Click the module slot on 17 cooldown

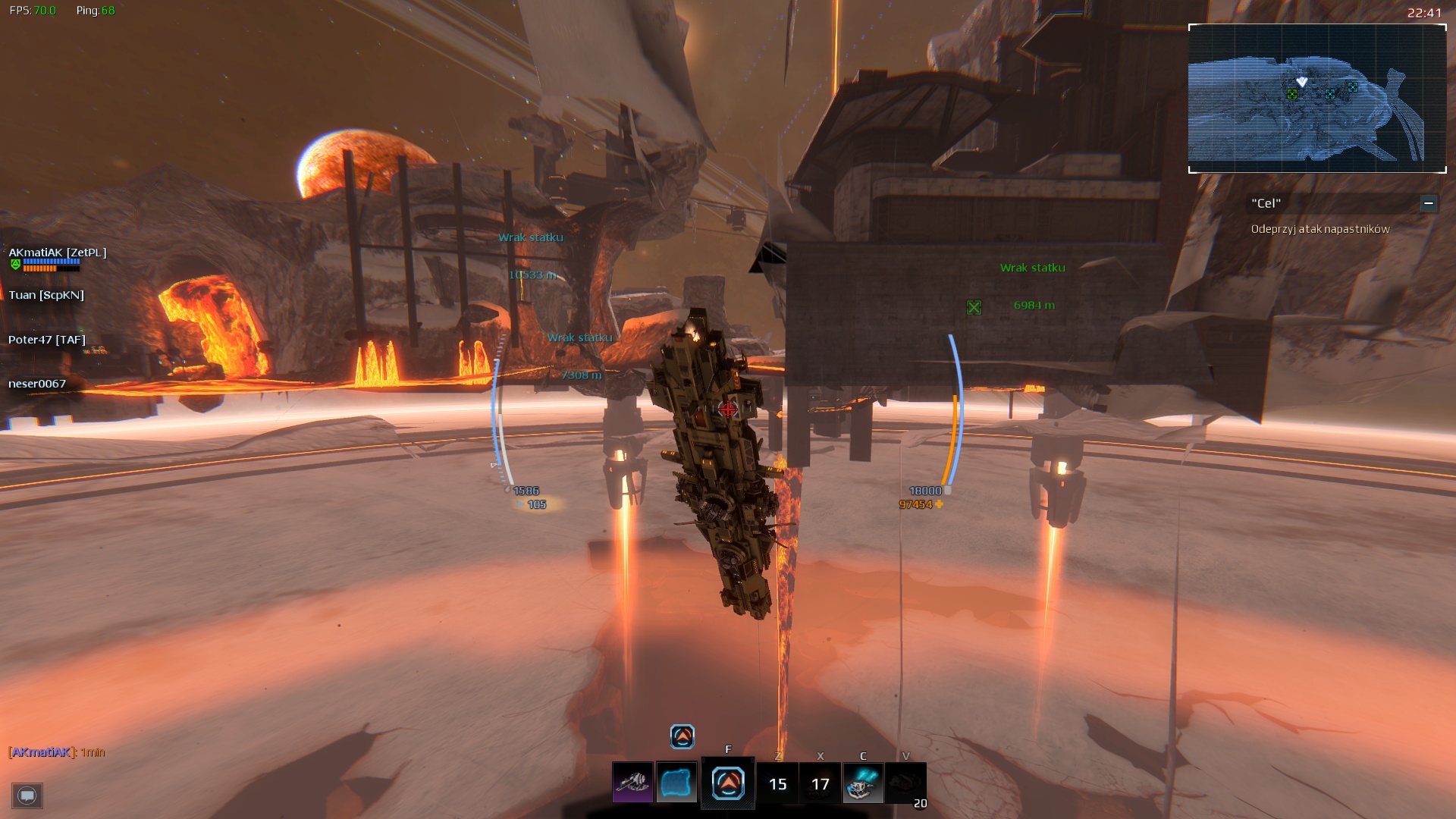821,784
